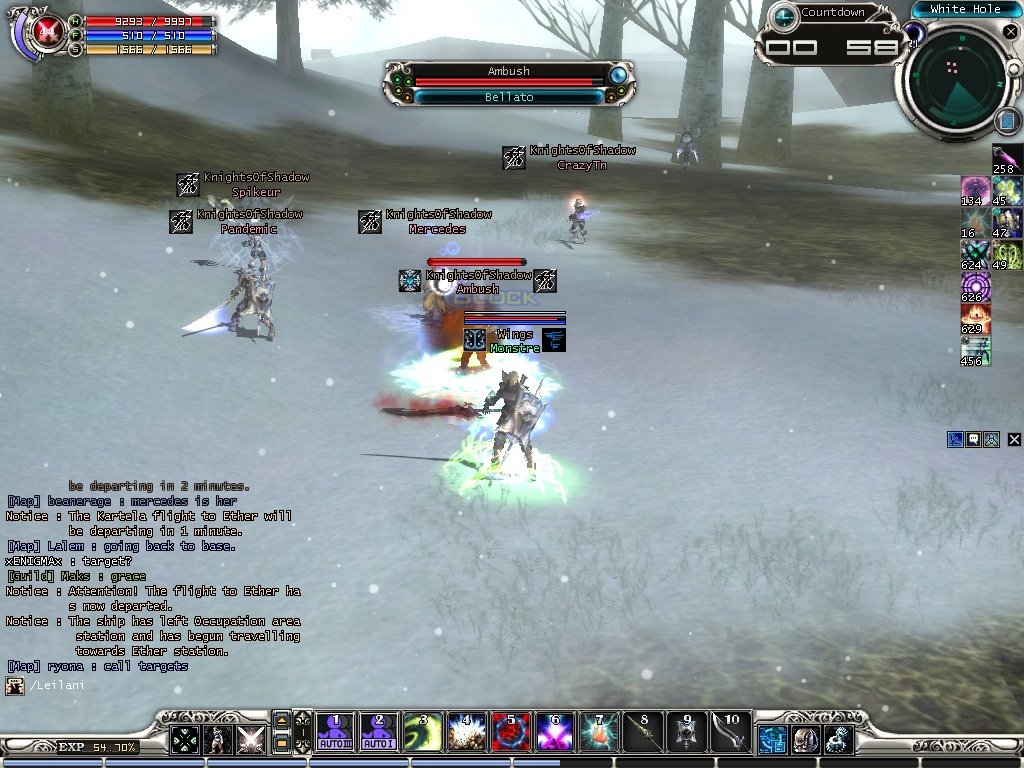Open the blue map button below radar
This screenshot has height=768, width=1024.
(x=1006, y=122)
